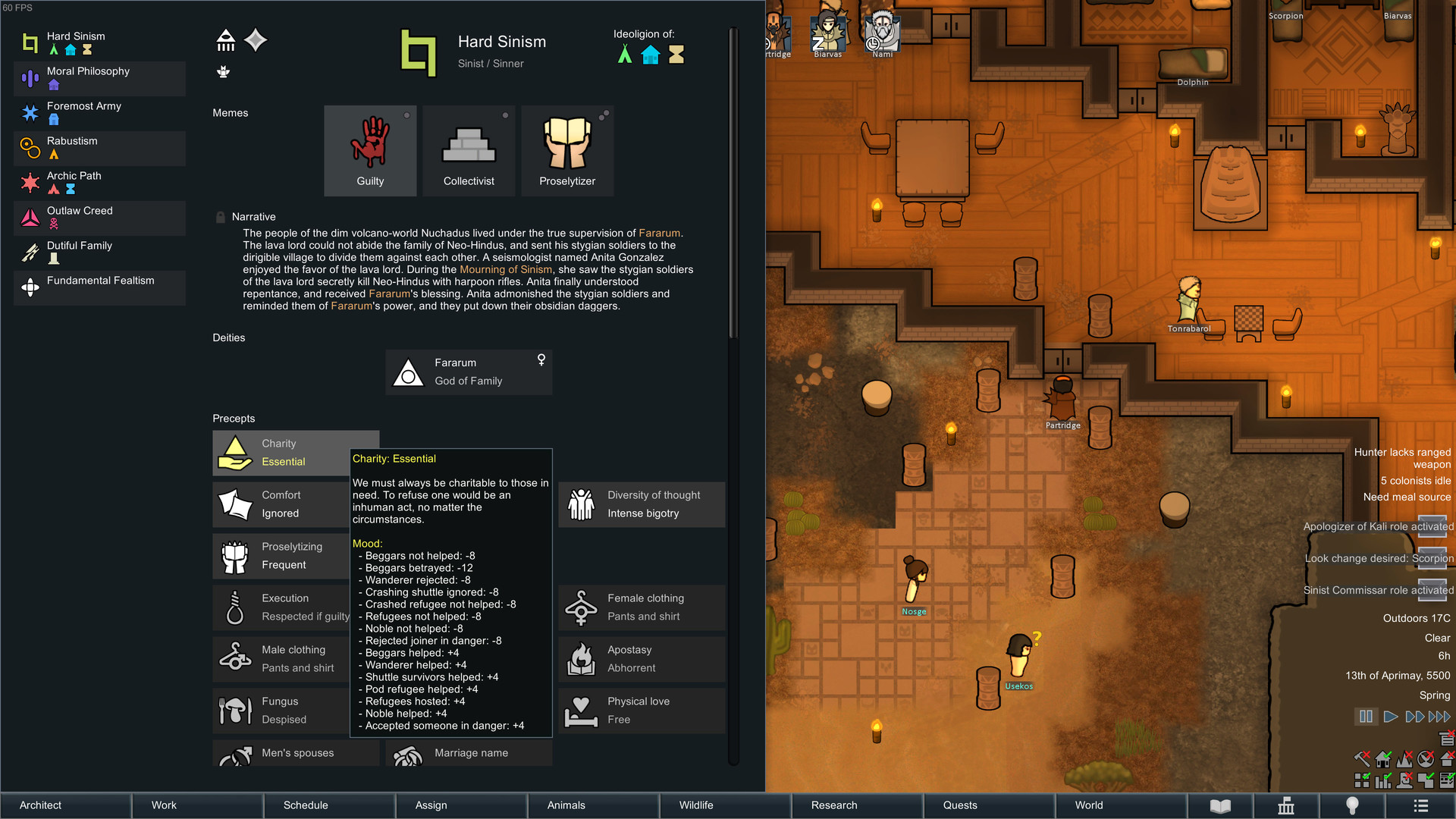Open the Work tab
The image size is (1456, 819).
163,805
